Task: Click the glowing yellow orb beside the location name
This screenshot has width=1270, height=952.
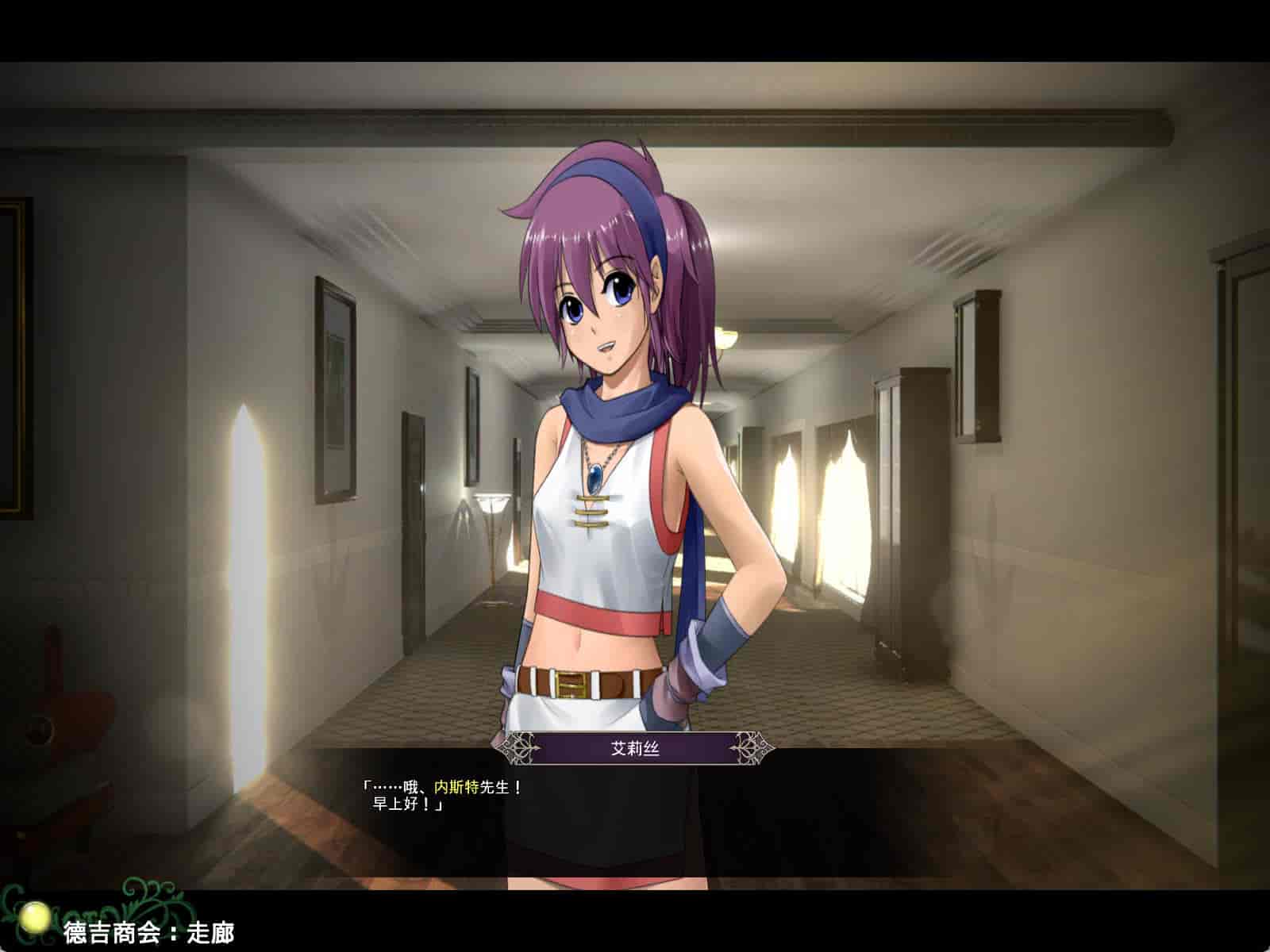Action: [x=37, y=920]
